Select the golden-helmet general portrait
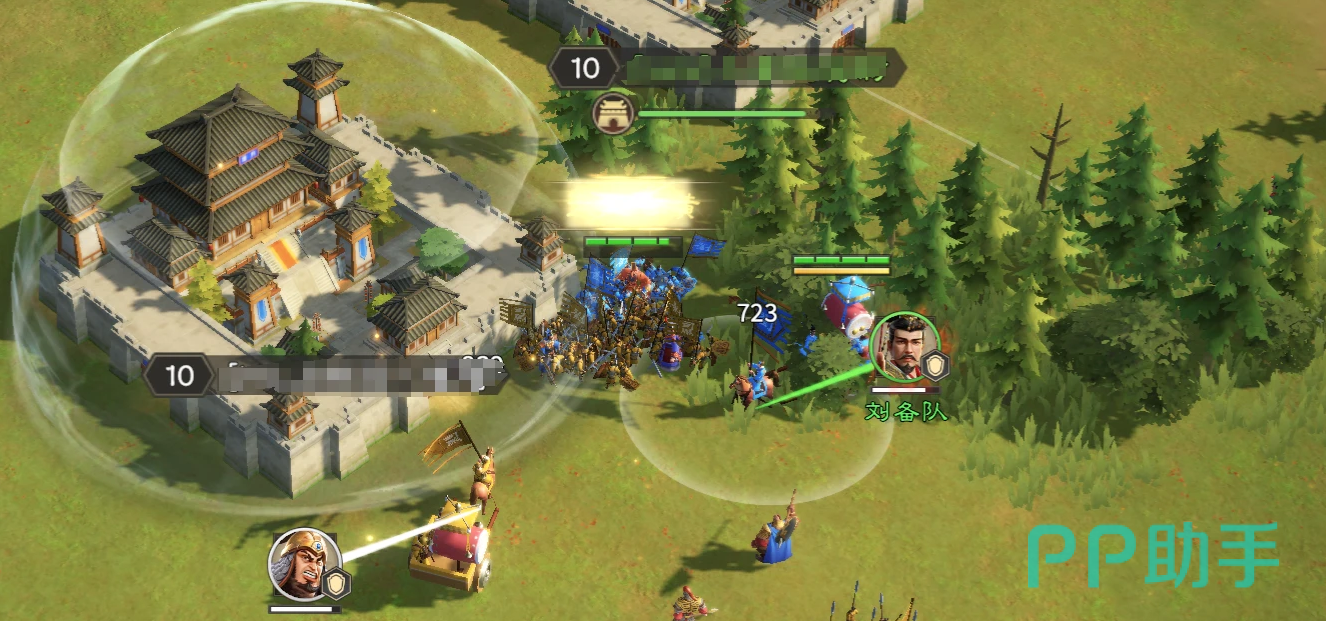This screenshot has height=621, width=1326. click(x=304, y=564)
